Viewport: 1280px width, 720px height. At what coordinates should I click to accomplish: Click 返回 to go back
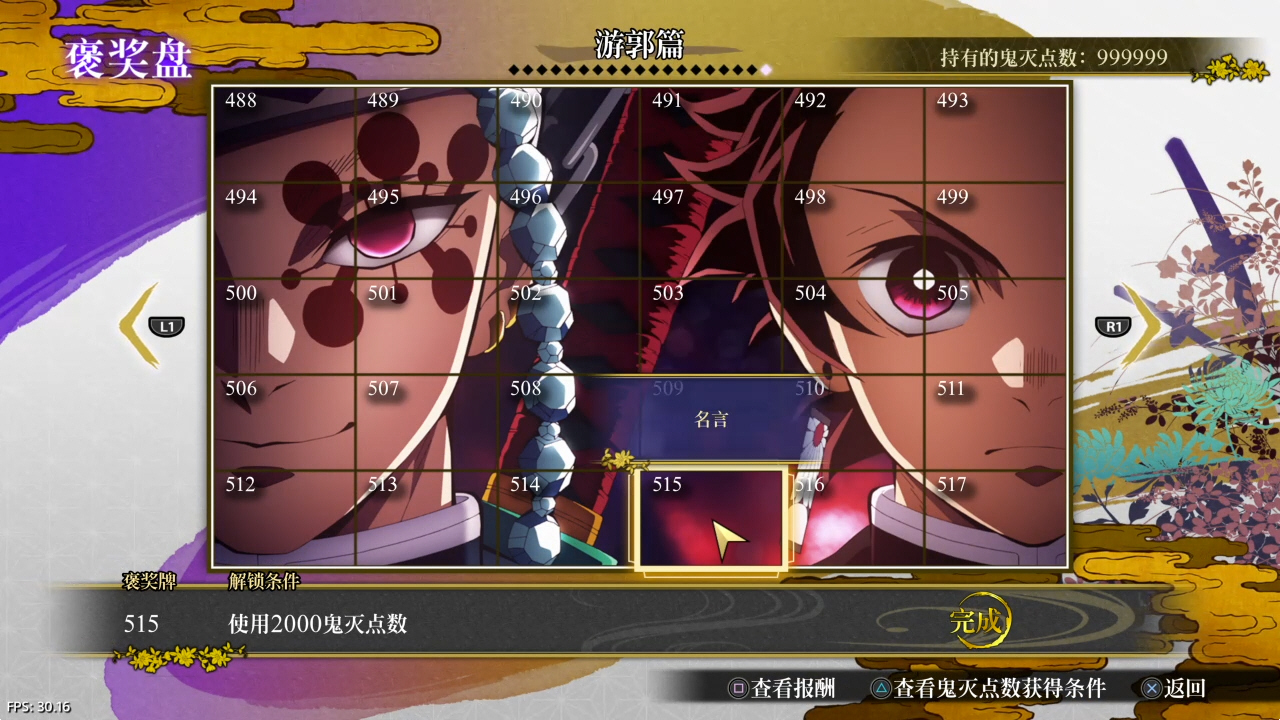[x=1174, y=688]
